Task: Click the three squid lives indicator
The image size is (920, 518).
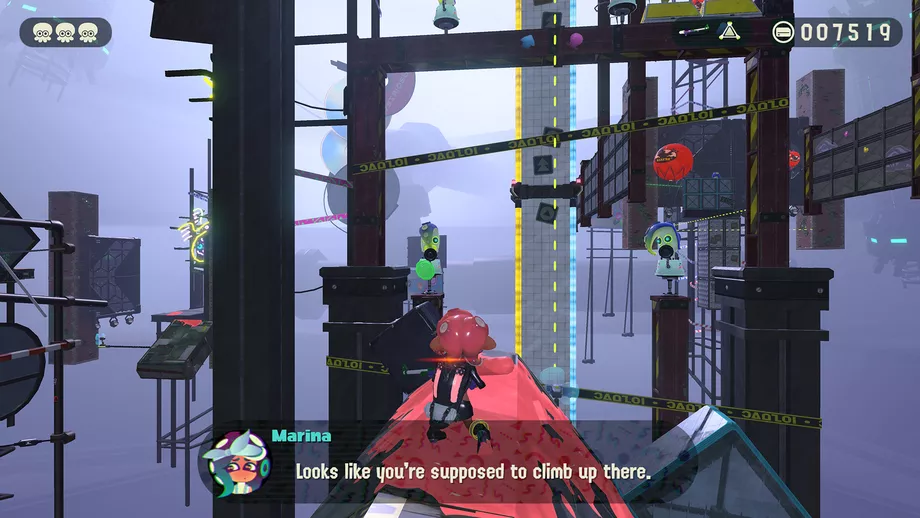Action: click(65, 32)
